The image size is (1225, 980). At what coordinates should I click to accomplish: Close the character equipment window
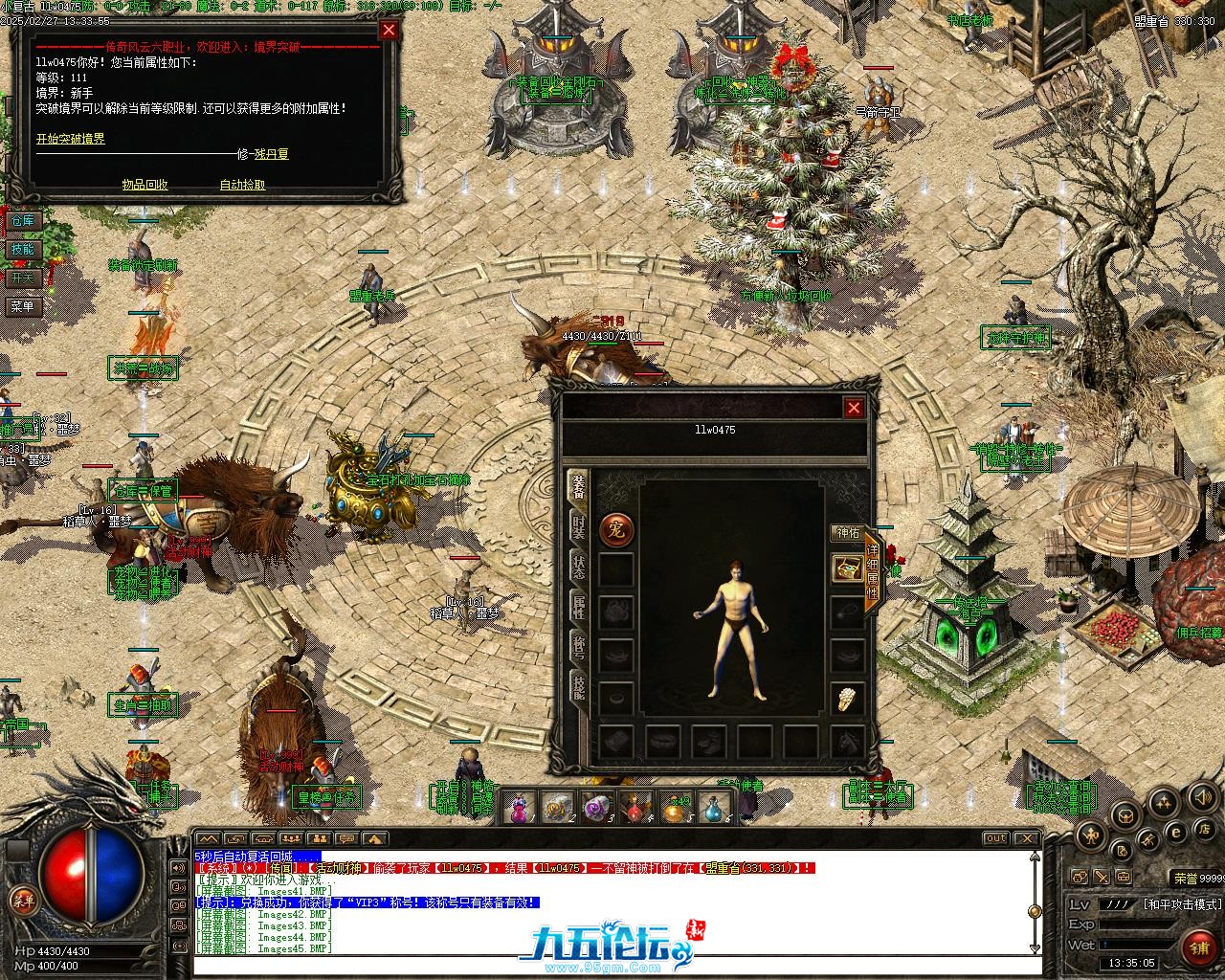click(854, 409)
